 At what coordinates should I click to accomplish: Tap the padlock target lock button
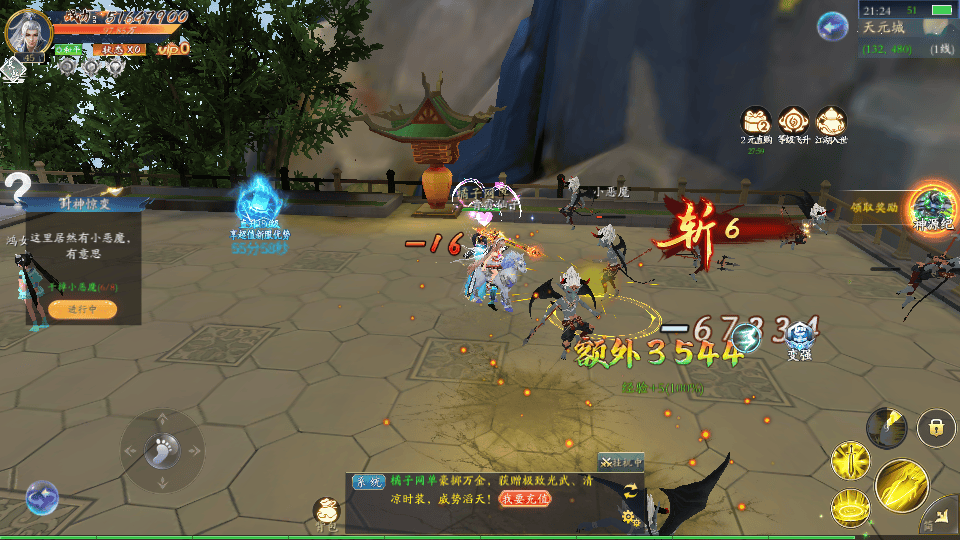click(x=936, y=428)
